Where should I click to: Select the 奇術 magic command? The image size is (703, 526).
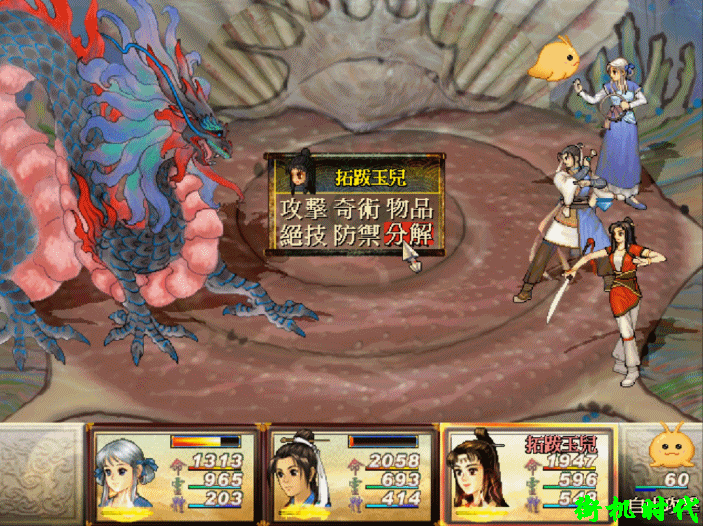point(357,209)
